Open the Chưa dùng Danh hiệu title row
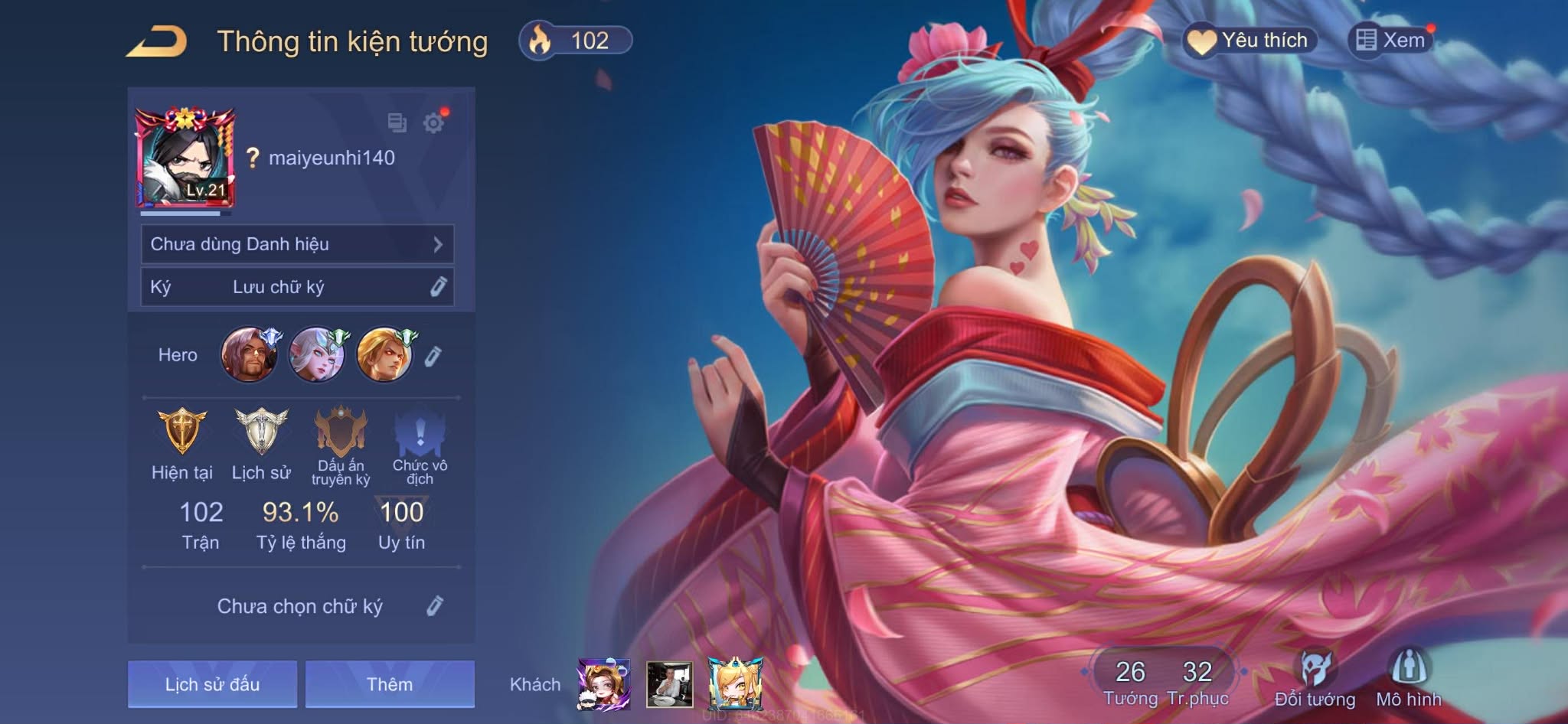This screenshot has height=724, width=1568. tap(297, 244)
